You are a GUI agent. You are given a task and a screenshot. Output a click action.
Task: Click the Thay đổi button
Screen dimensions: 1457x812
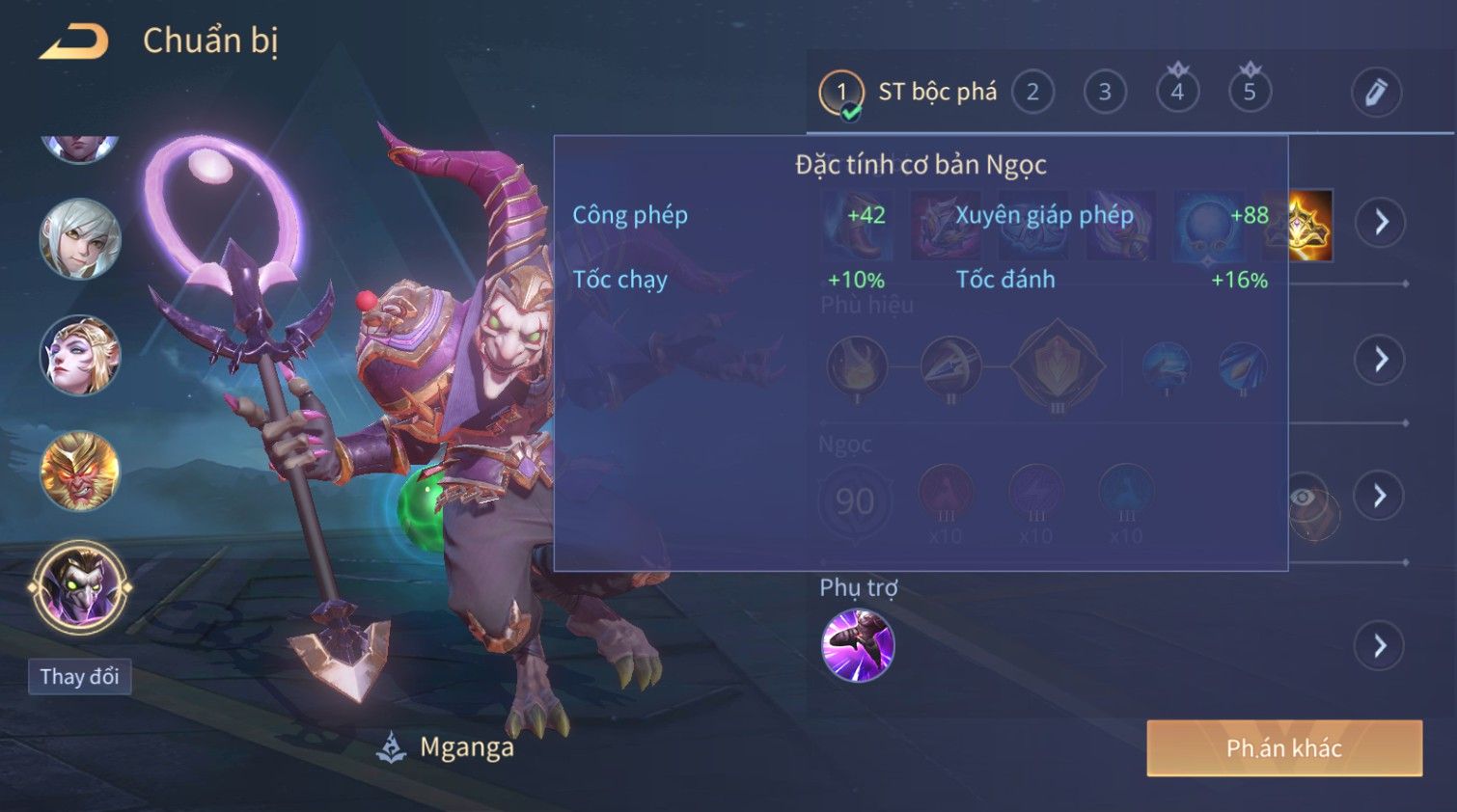pos(80,677)
